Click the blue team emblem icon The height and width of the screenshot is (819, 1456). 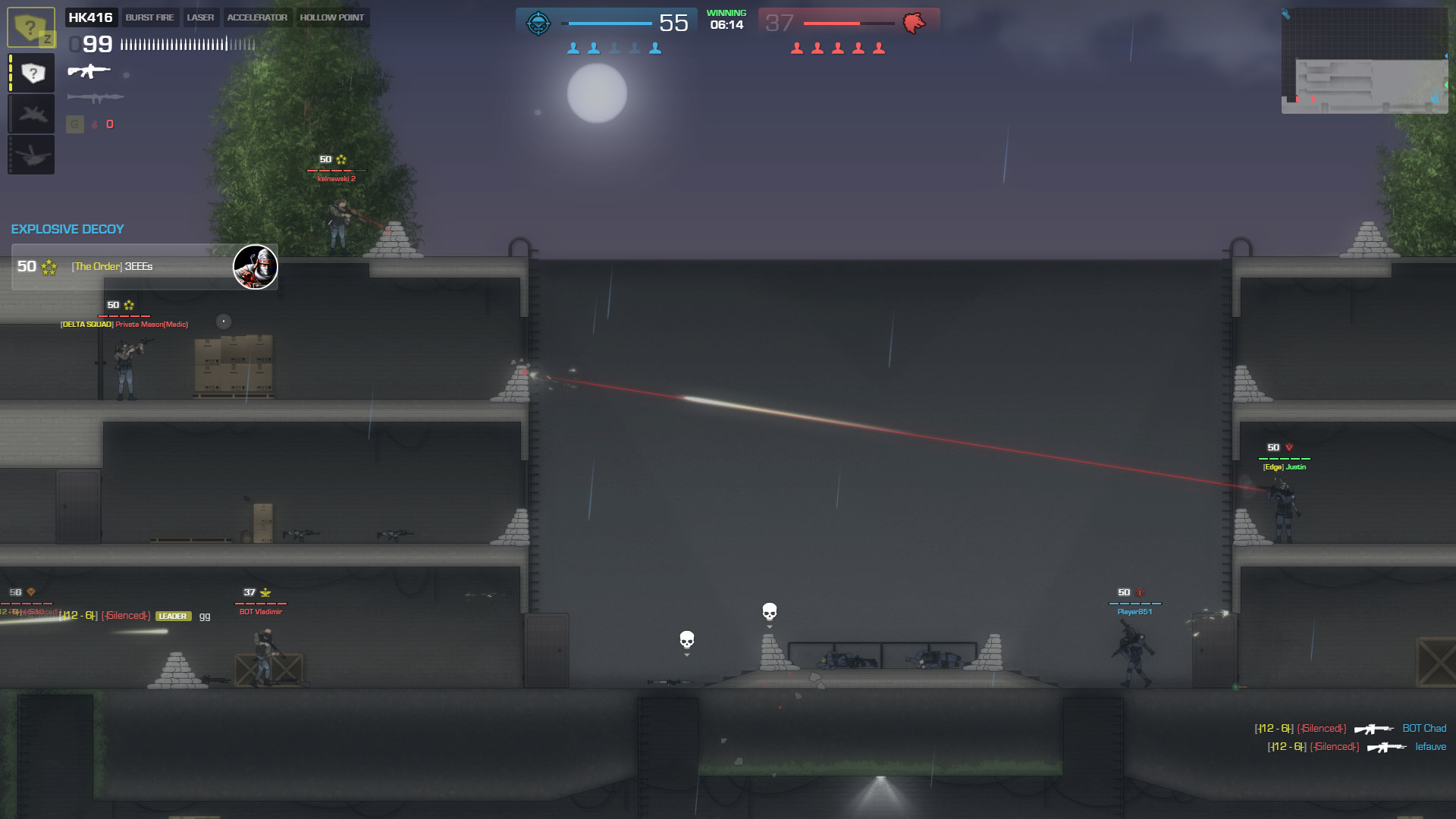[x=537, y=23]
